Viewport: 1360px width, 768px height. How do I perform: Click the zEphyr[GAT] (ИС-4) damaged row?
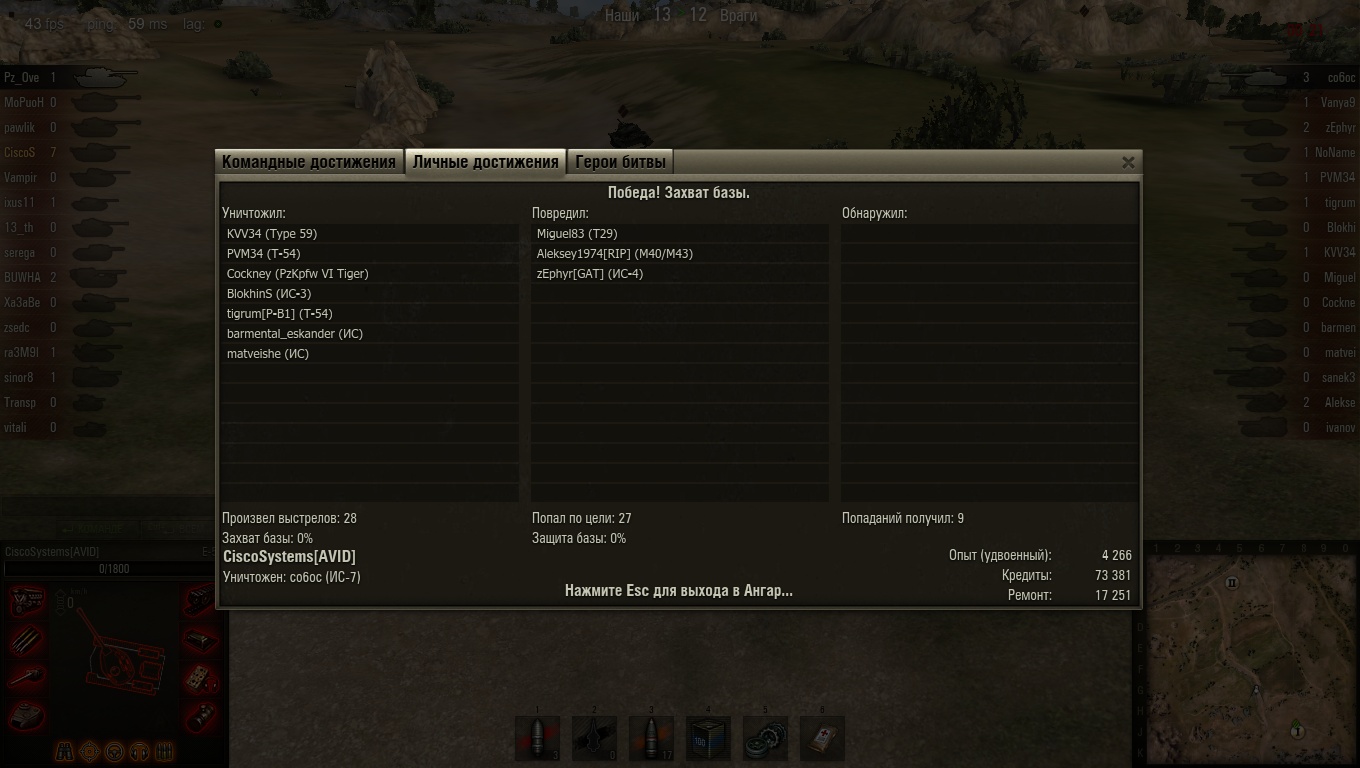[x=589, y=274]
